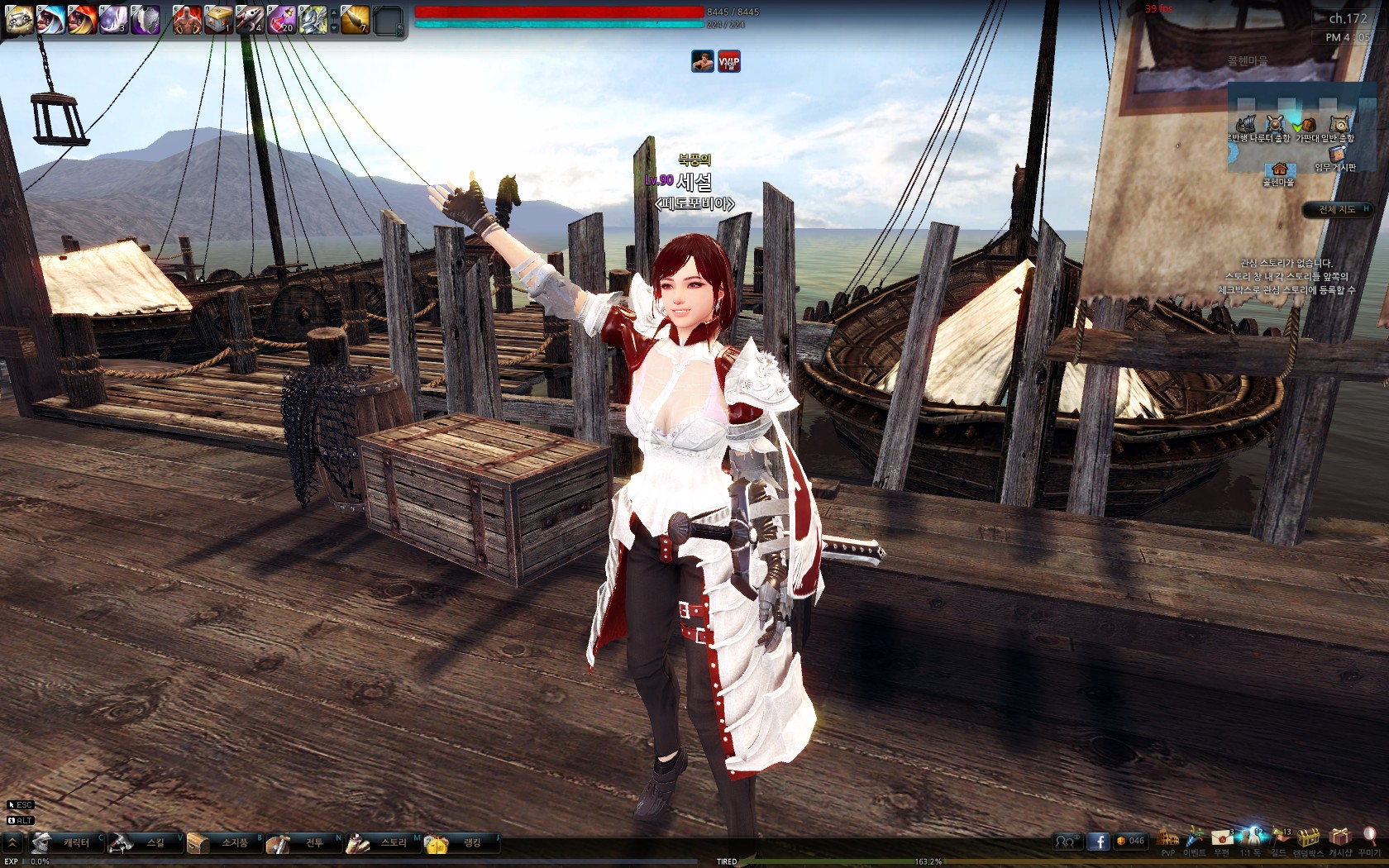Activate the muscular fighter skill in slot 6
Image resolution: width=1389 pixels, height=868 pixels.
click(x=187, y=19)
